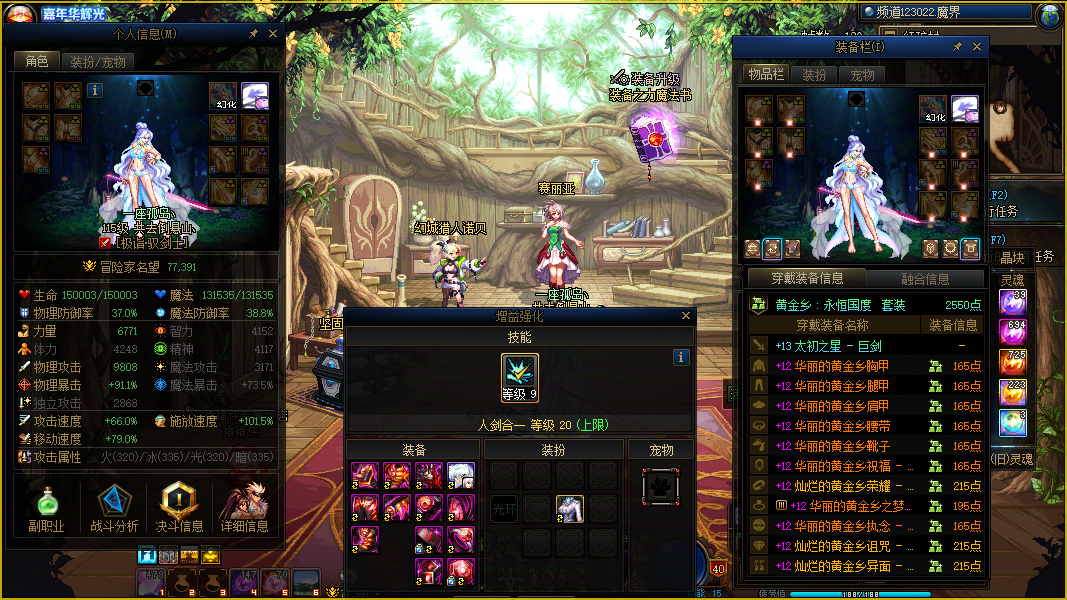The image size is (1067, 600).
Task: Open the 副职业 sub-profession panel
Action: [x=46, y=510]
